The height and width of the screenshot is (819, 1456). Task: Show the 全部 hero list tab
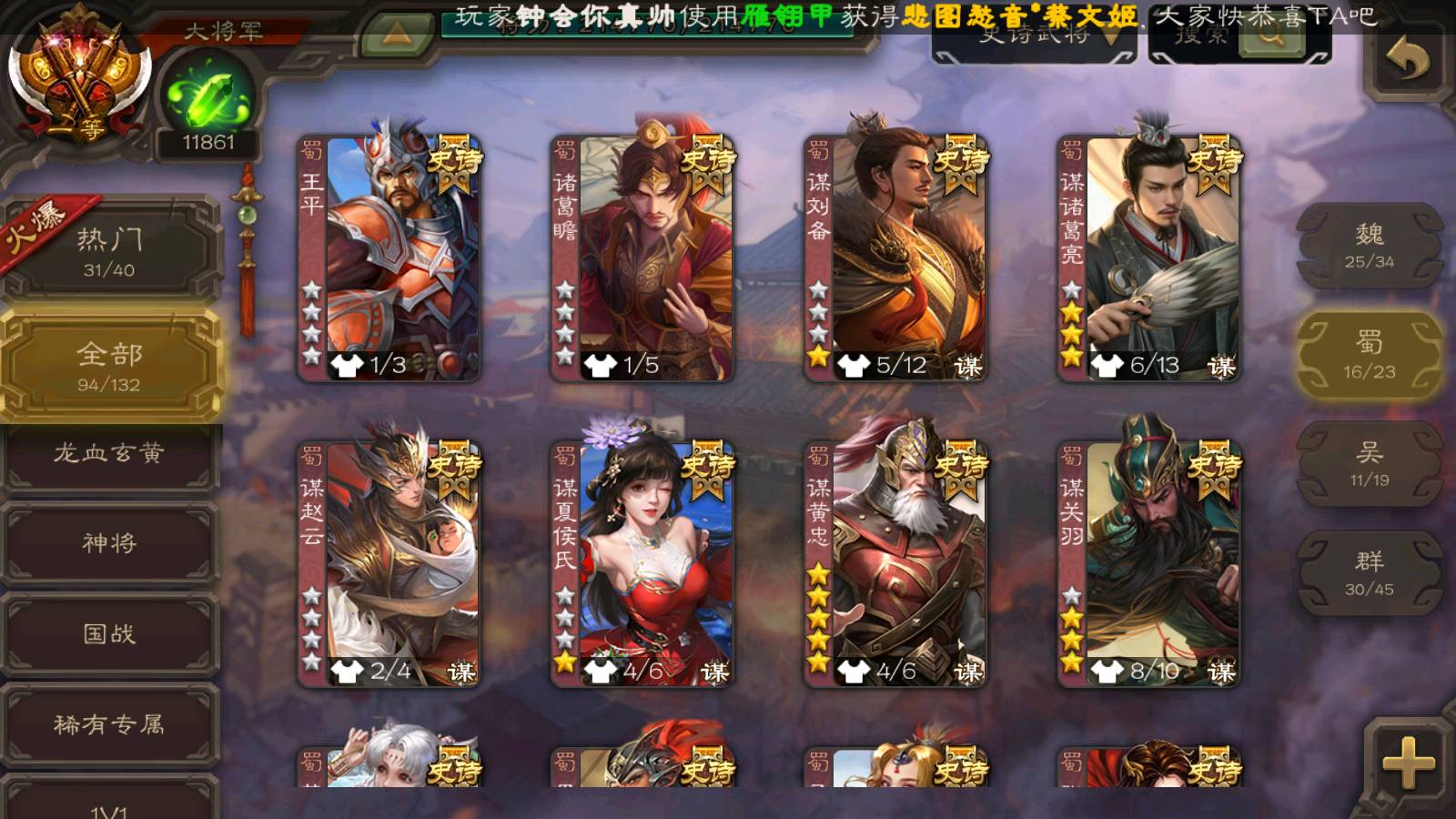pos(109,366)
